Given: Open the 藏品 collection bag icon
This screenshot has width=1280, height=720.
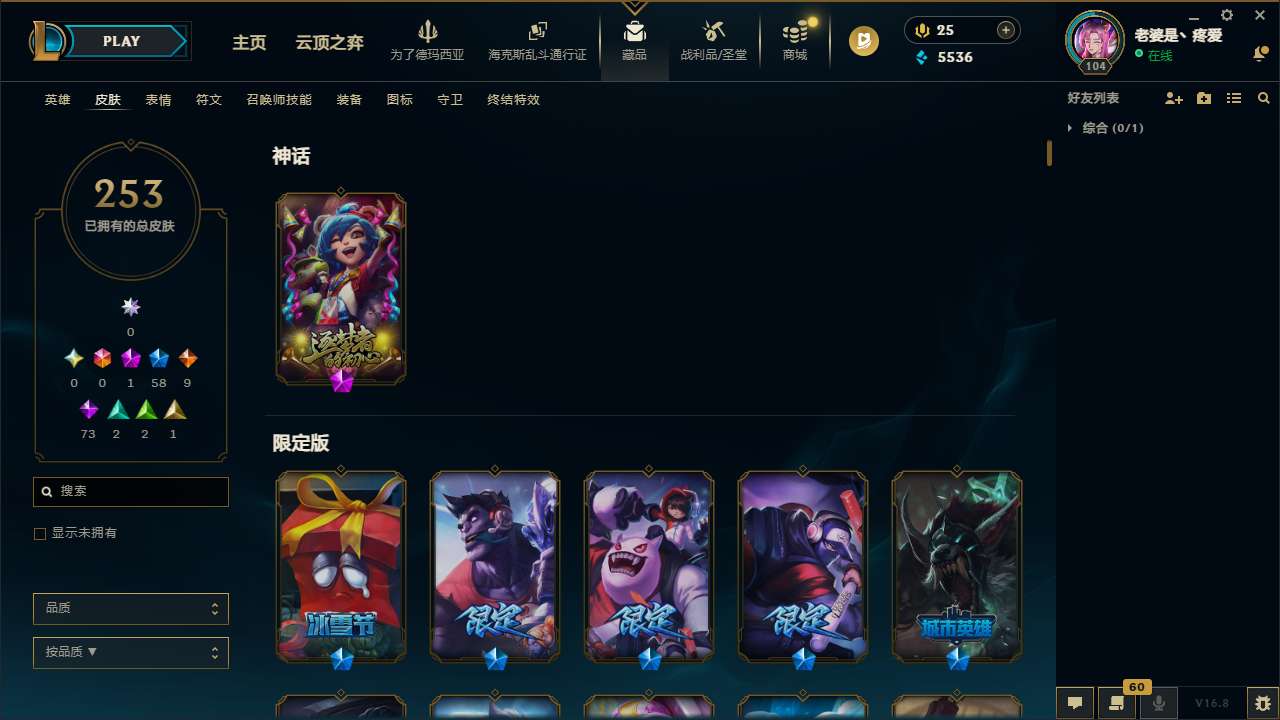Looking at the screenshot, I should pos(634,40).
